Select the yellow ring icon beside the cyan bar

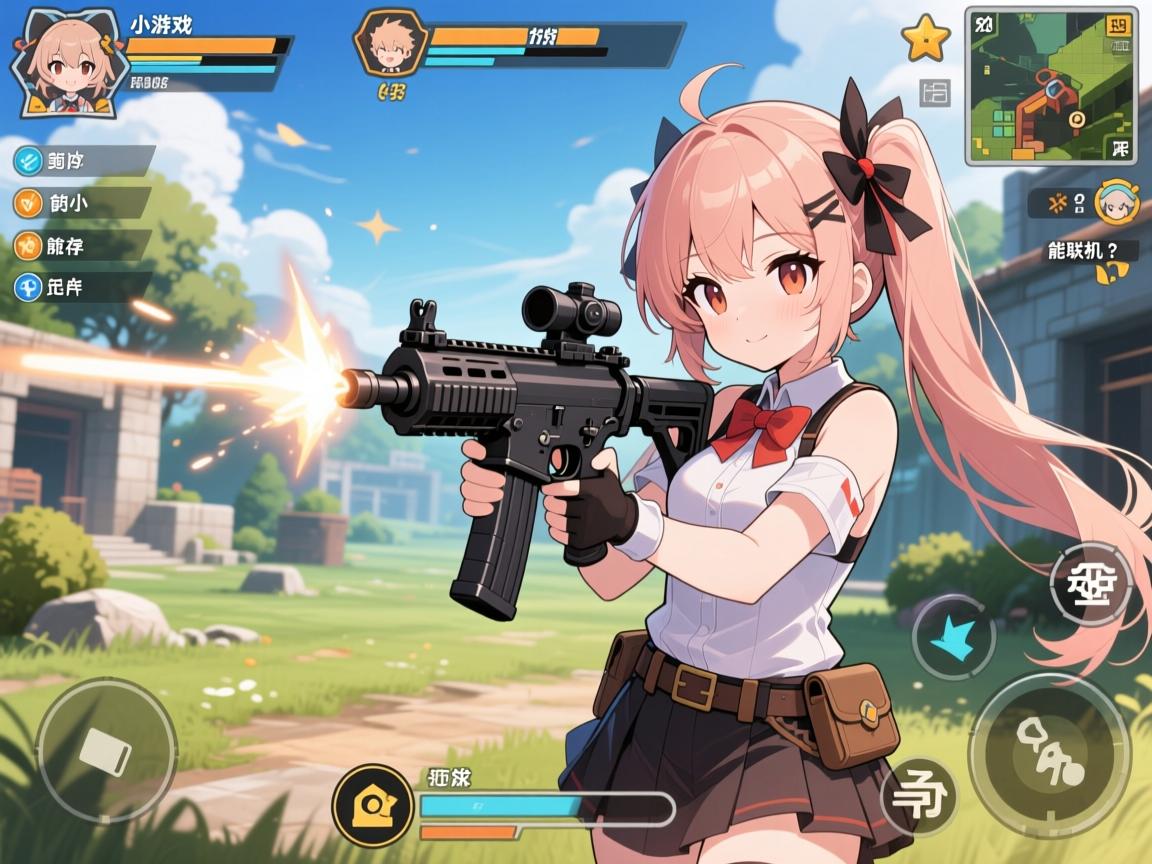(x=373, y=804)
